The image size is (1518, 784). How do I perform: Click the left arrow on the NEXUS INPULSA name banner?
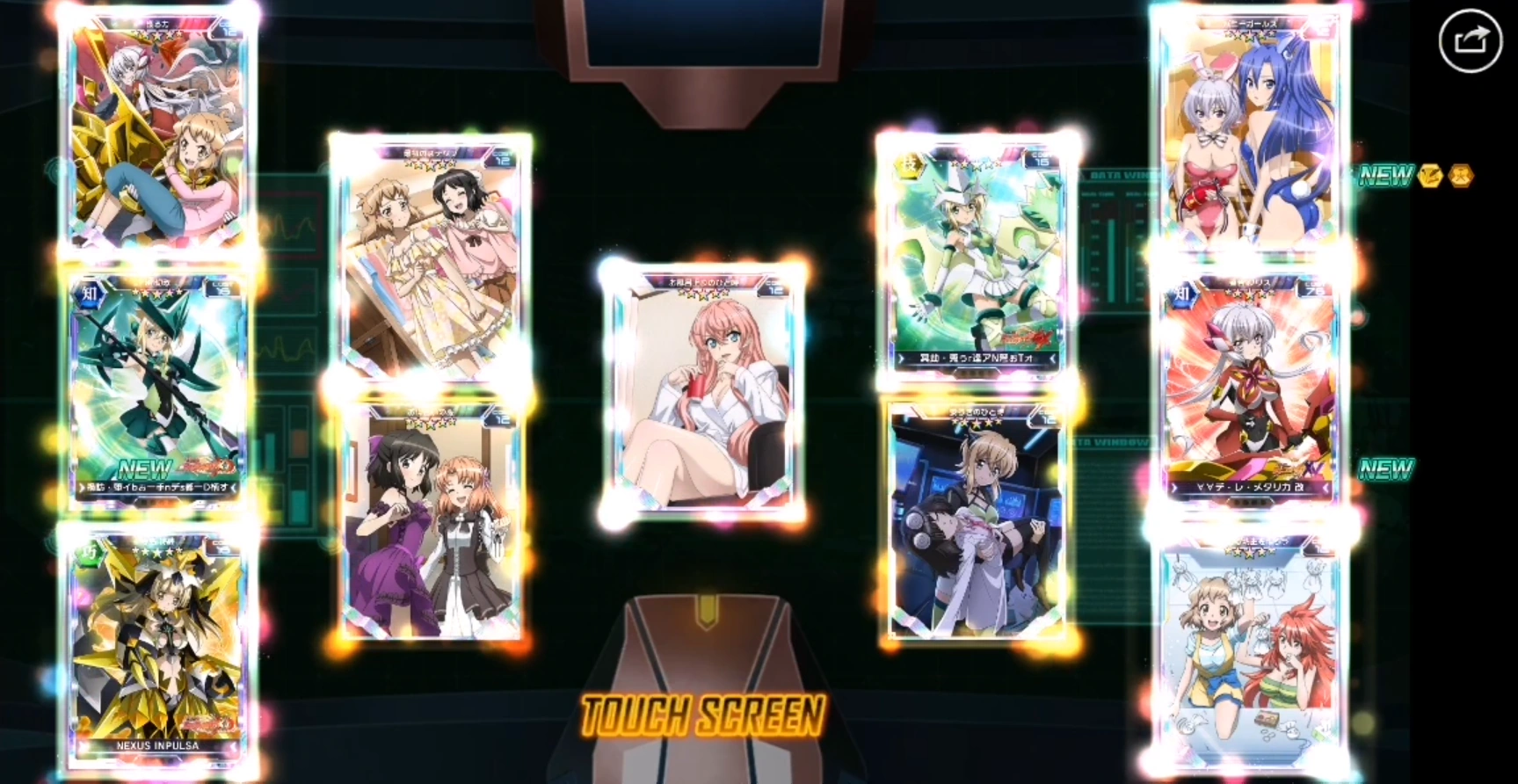[81, 746]
